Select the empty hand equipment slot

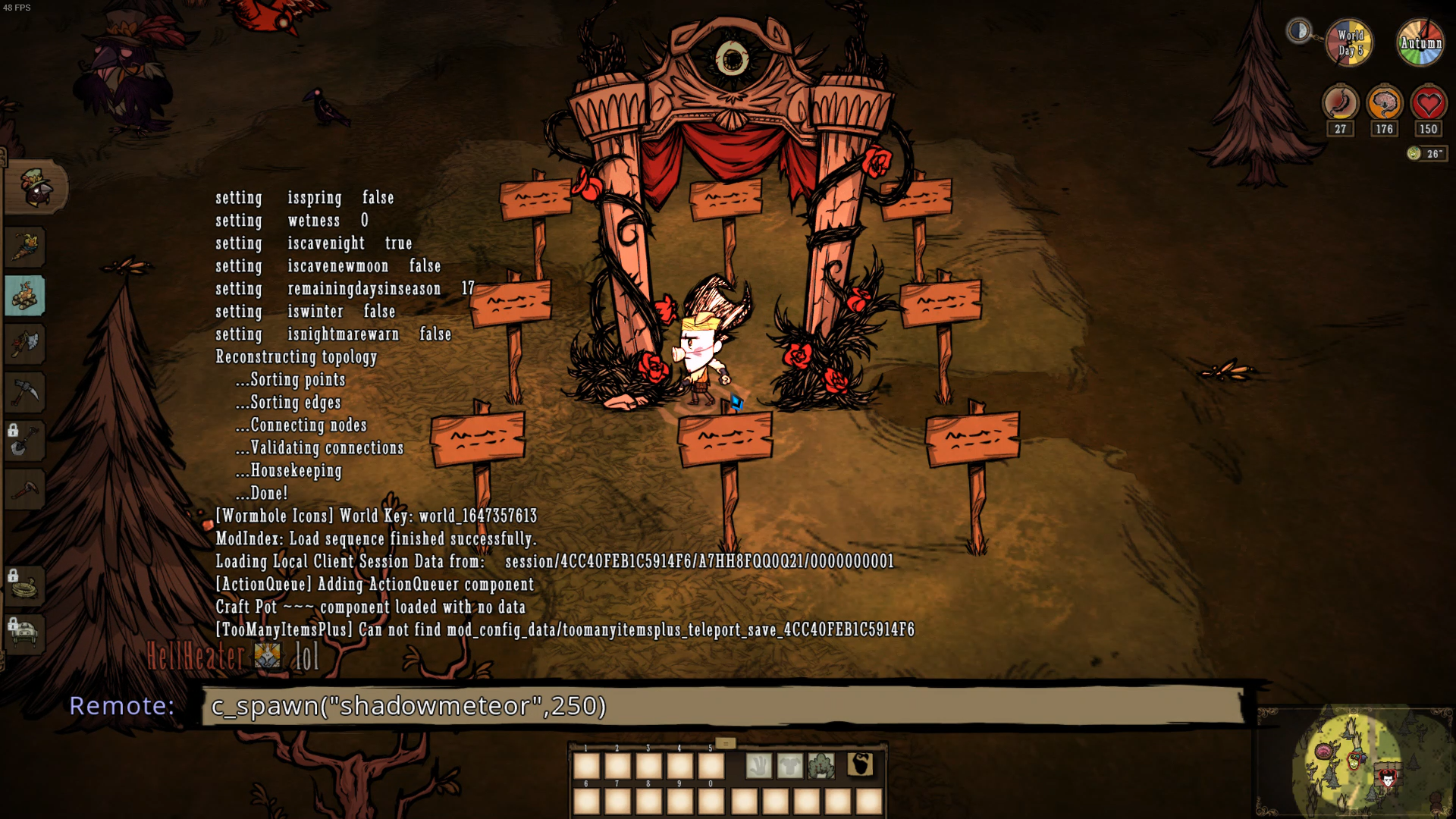758,766
